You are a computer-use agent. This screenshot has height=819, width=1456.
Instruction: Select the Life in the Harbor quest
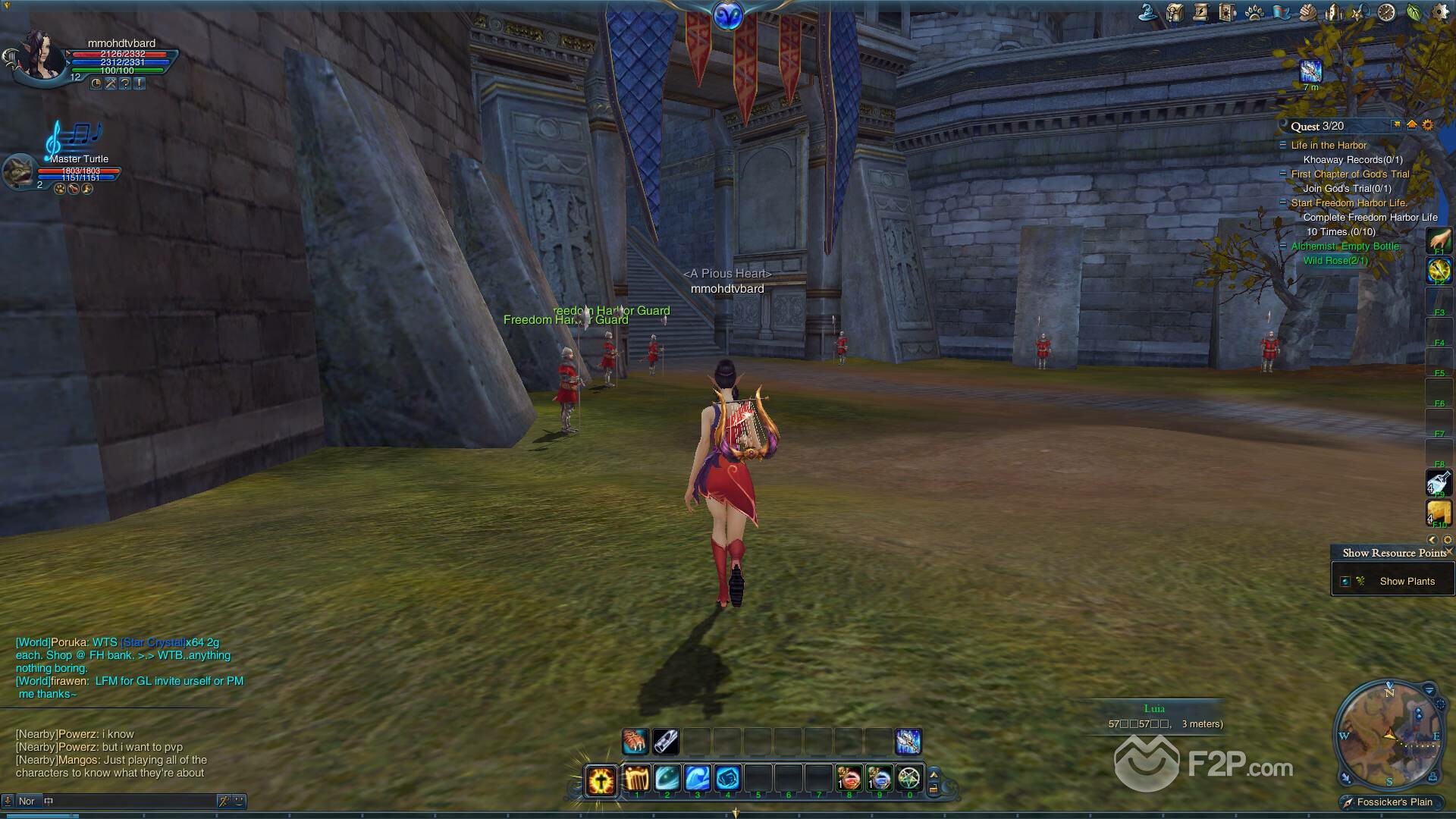point(1329,146)
